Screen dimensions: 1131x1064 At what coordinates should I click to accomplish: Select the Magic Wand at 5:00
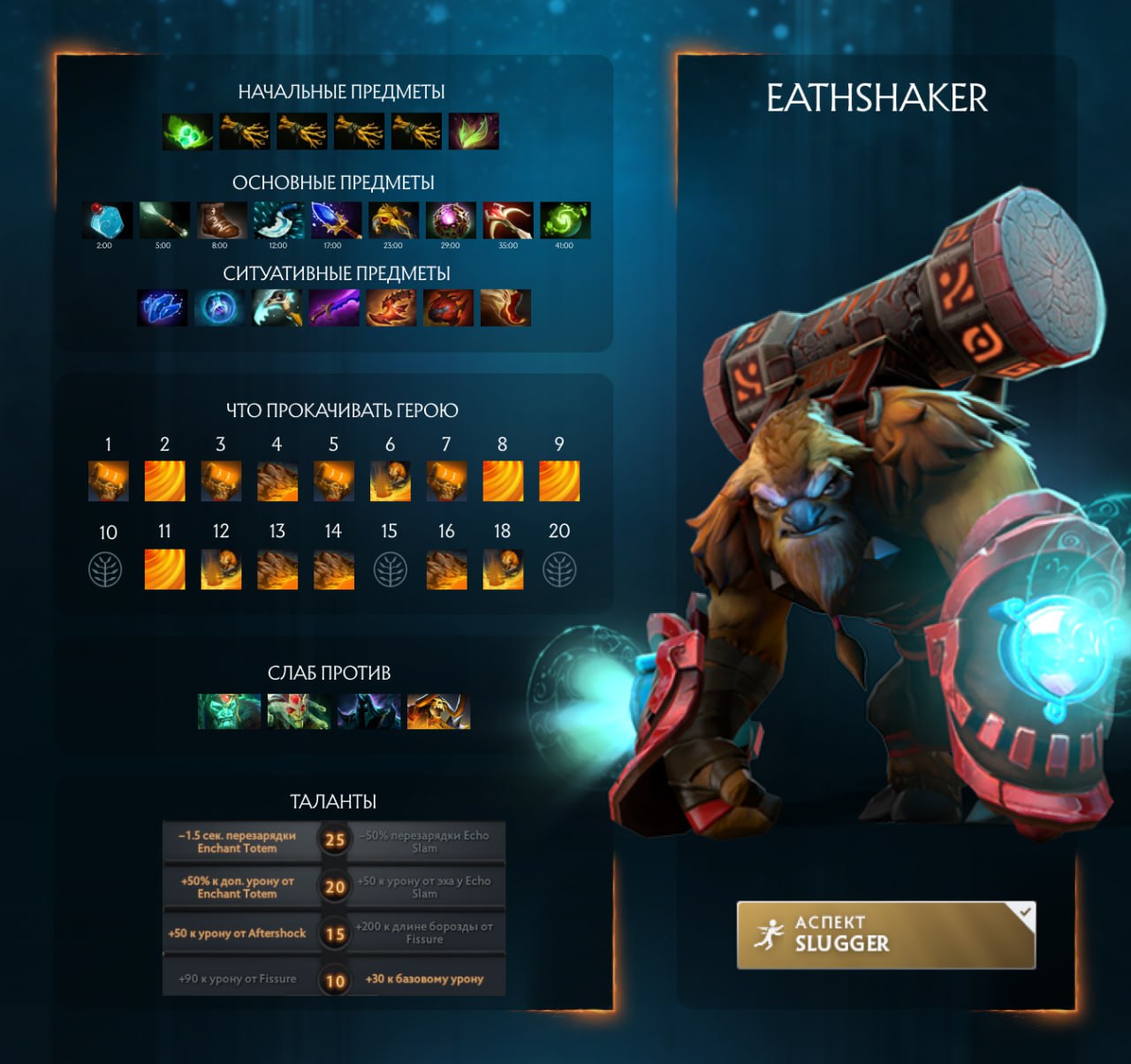coord(164,220)
